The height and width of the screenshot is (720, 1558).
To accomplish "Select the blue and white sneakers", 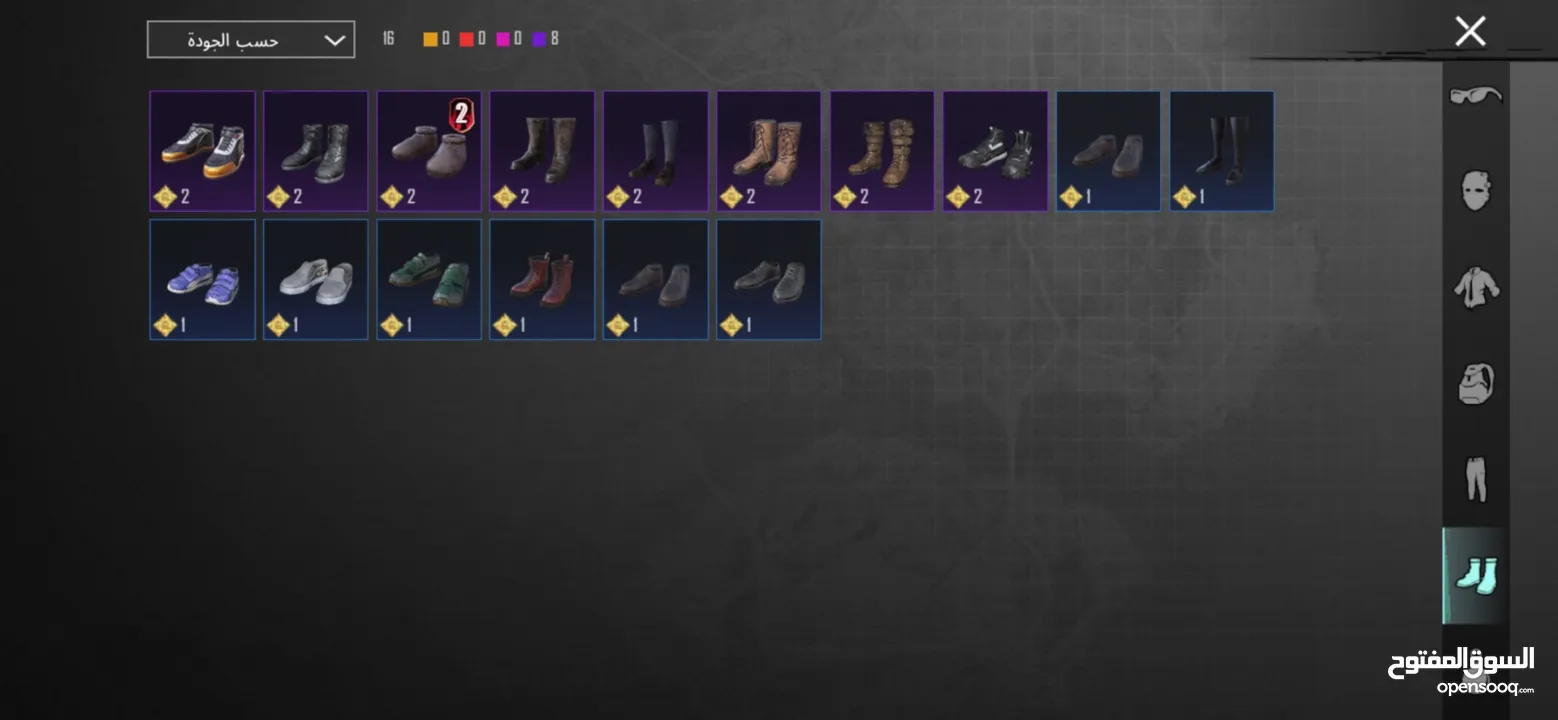I will [x=202, y=280].
